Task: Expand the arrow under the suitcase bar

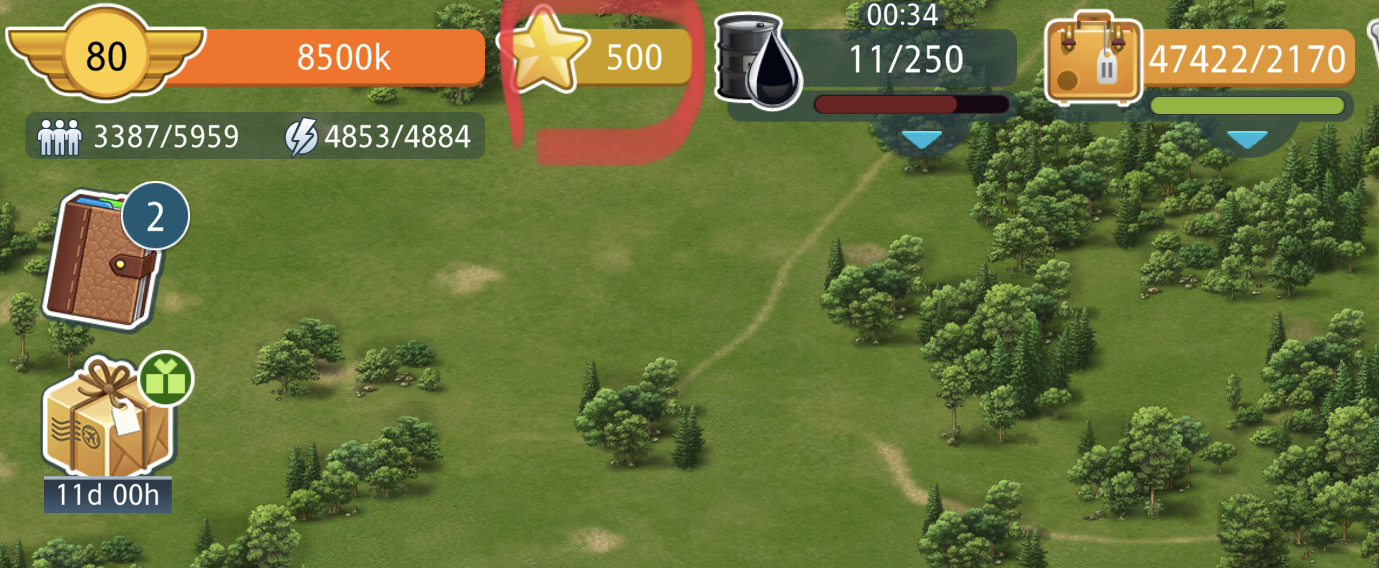Action: (x=1247, y=139)
